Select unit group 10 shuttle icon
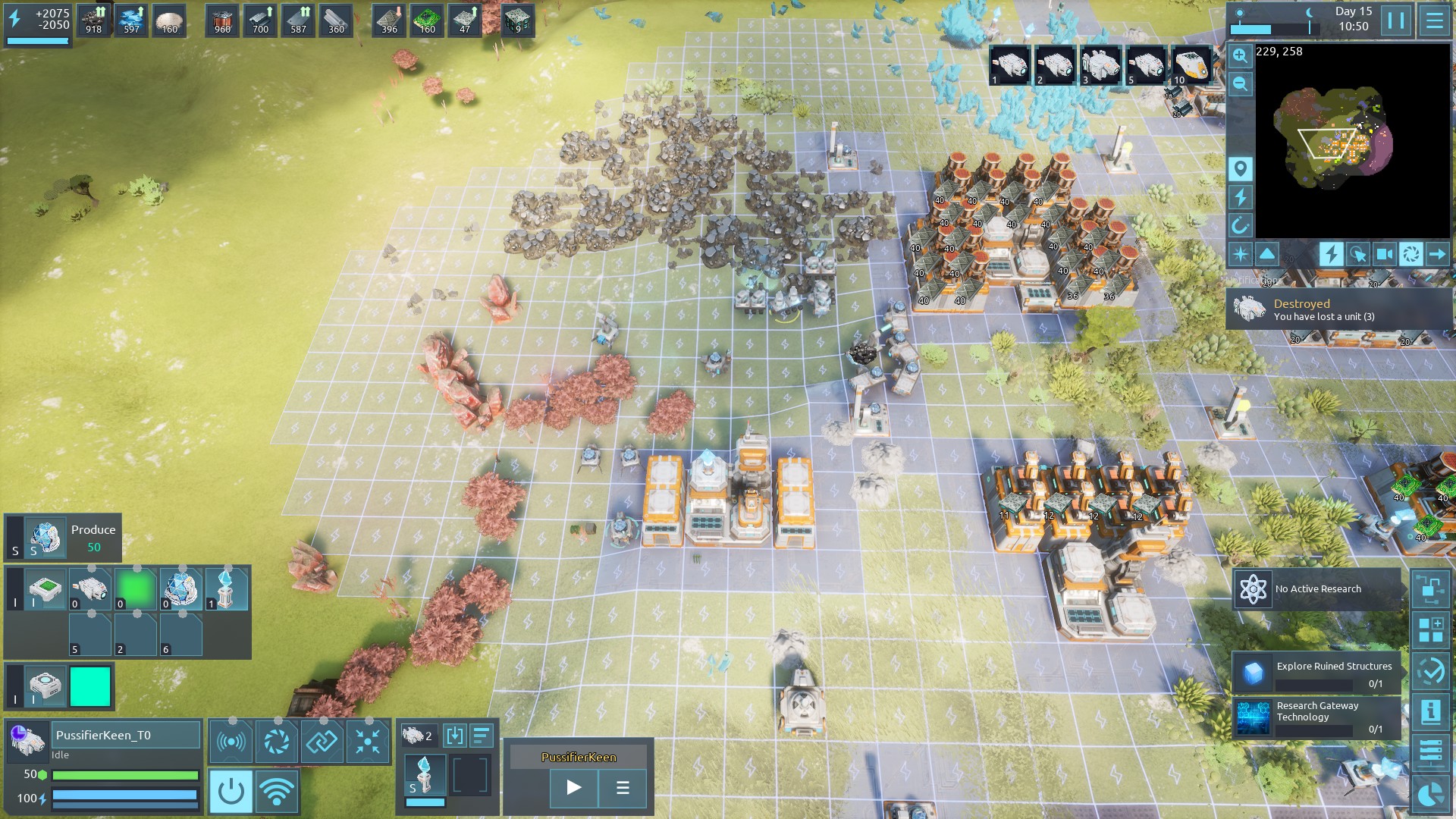This screenshot has width=1456, height=819. (x=1190, y=66)
